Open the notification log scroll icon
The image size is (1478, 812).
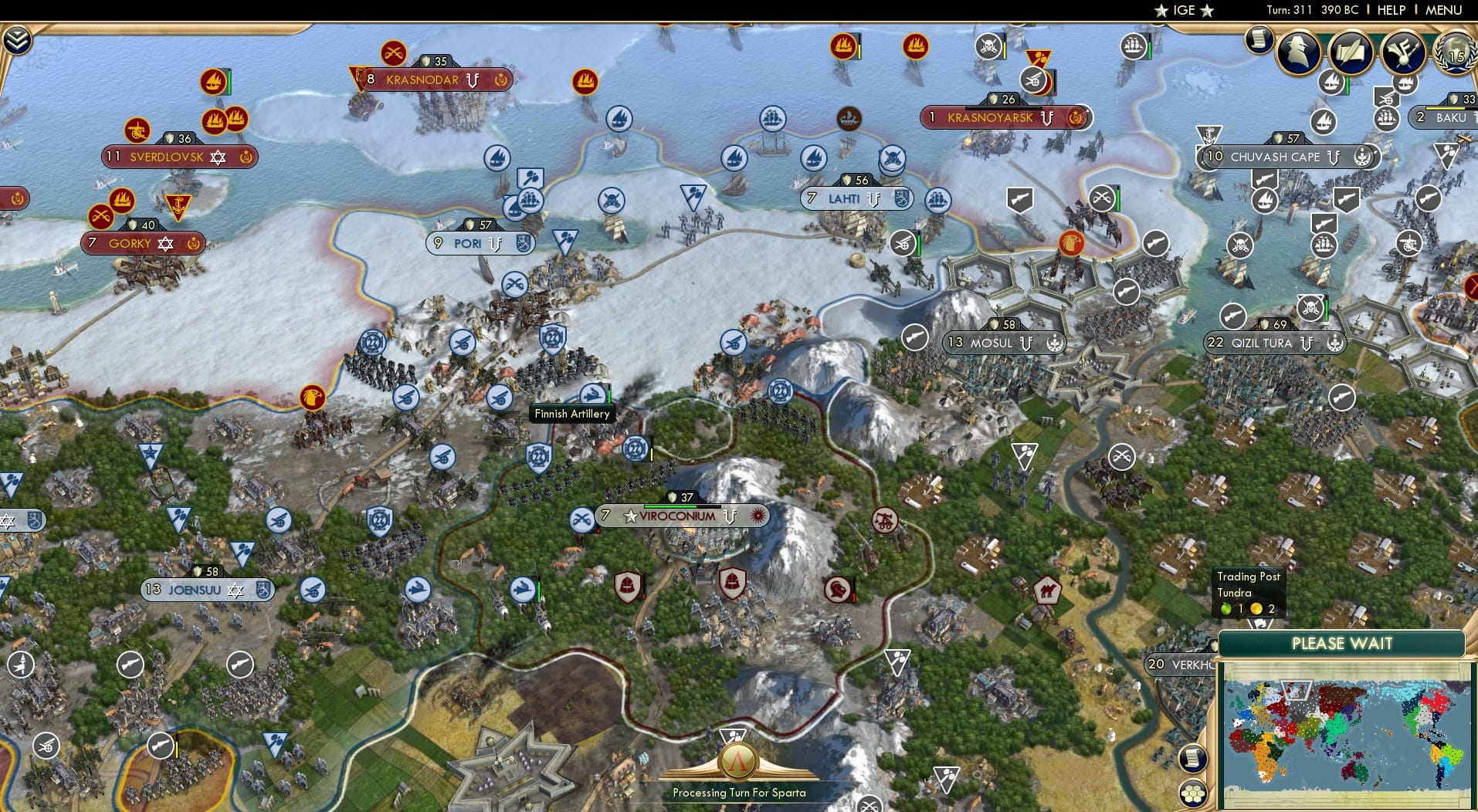[1259, 44]
